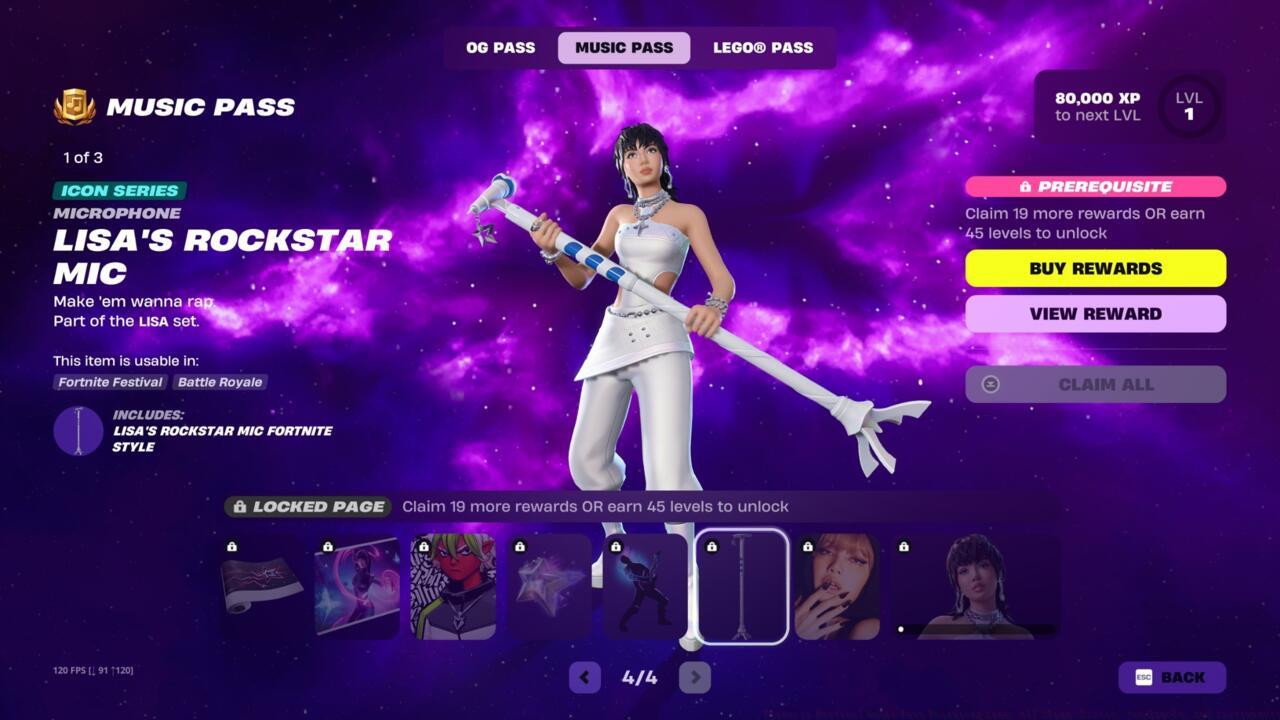
Task: Switch to the OG Pass tab
Action: coord(499,47)
